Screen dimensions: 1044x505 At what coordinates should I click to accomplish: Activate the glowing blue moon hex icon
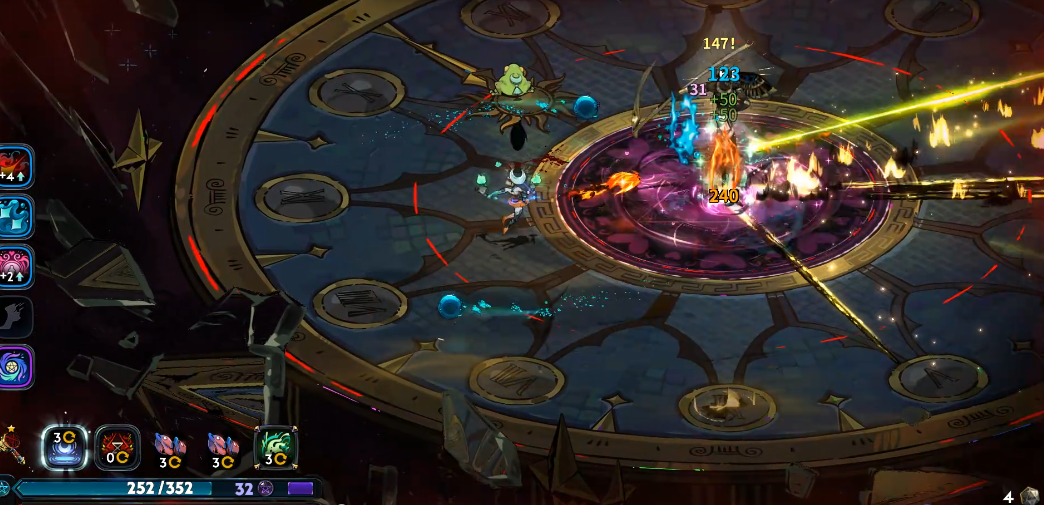pyautogui.click(x=65, y=447)
